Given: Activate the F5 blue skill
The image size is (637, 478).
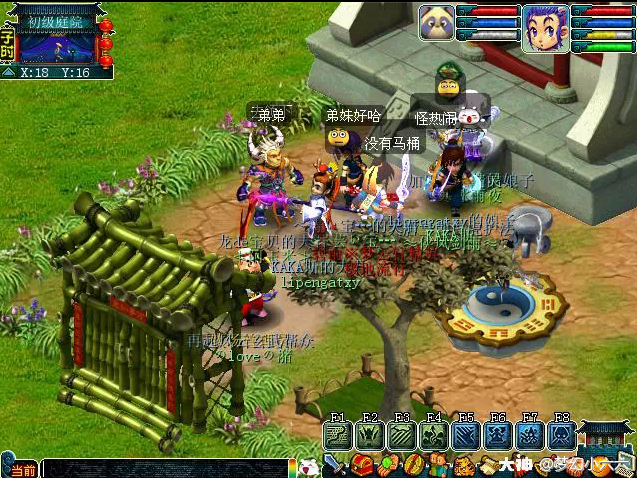Looking at the screenshot, I should [465, 435].
